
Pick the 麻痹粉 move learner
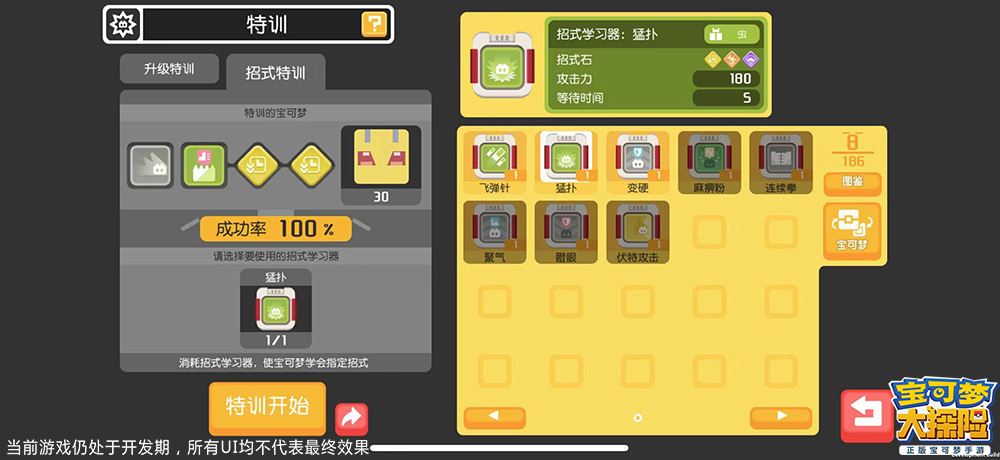click(x=708, y=162)
